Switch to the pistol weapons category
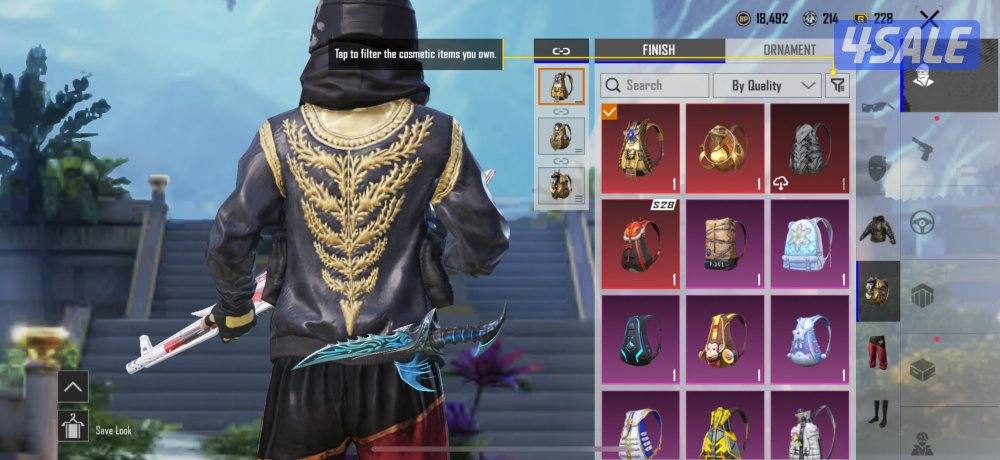This screenshot has height=460, width=1000. pos(922,150)
